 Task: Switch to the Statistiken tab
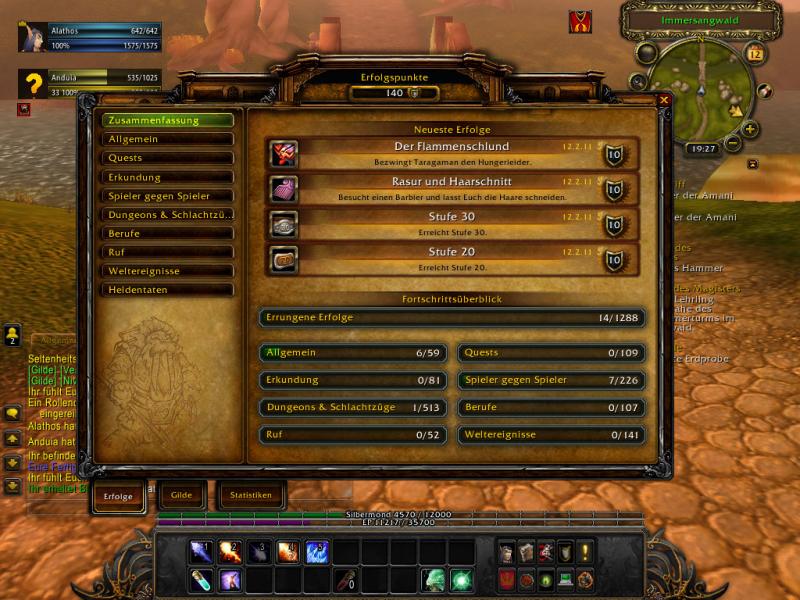click(x=250, y=495)
